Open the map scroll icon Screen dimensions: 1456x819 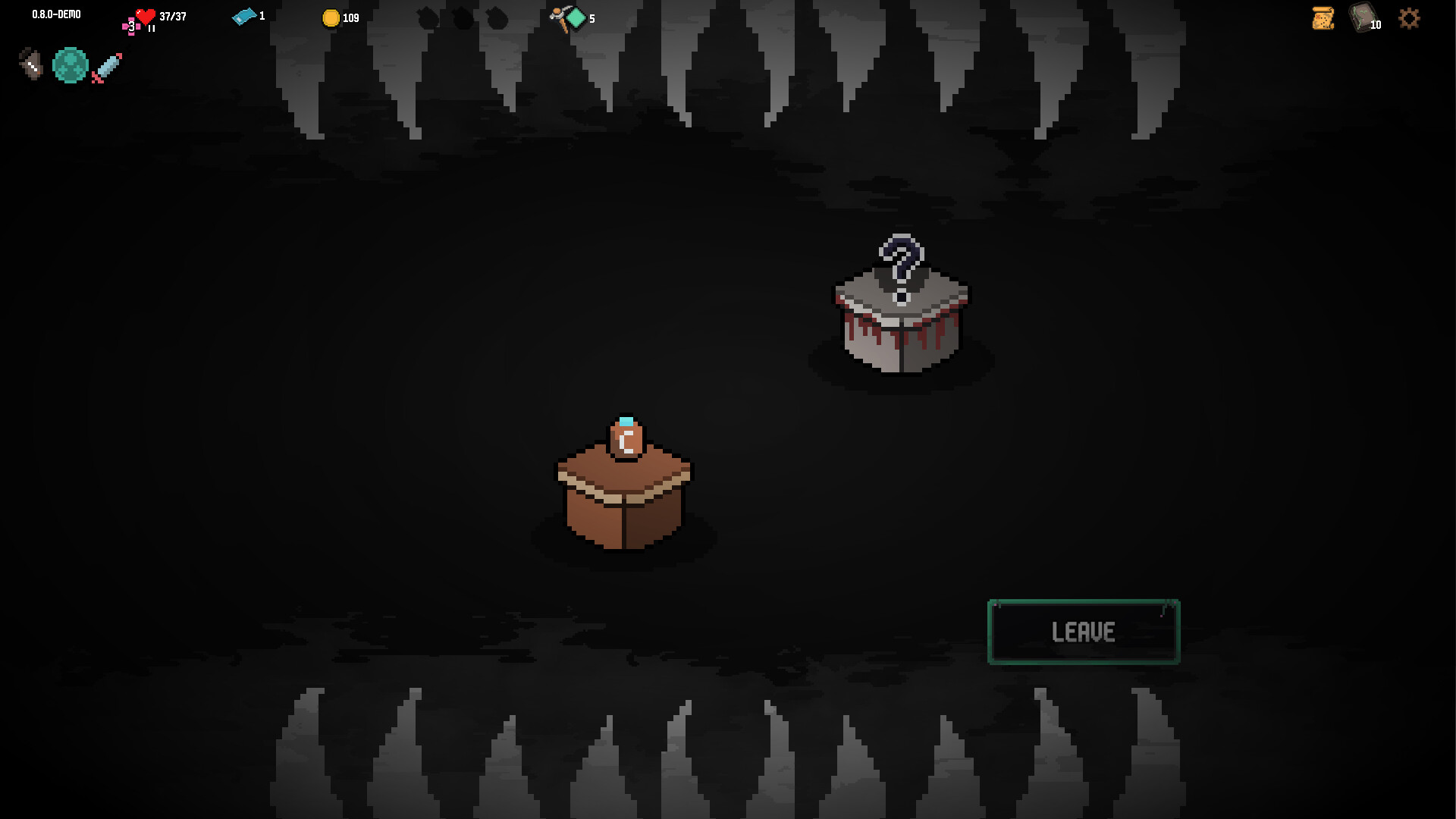[x=1322, y=19]
